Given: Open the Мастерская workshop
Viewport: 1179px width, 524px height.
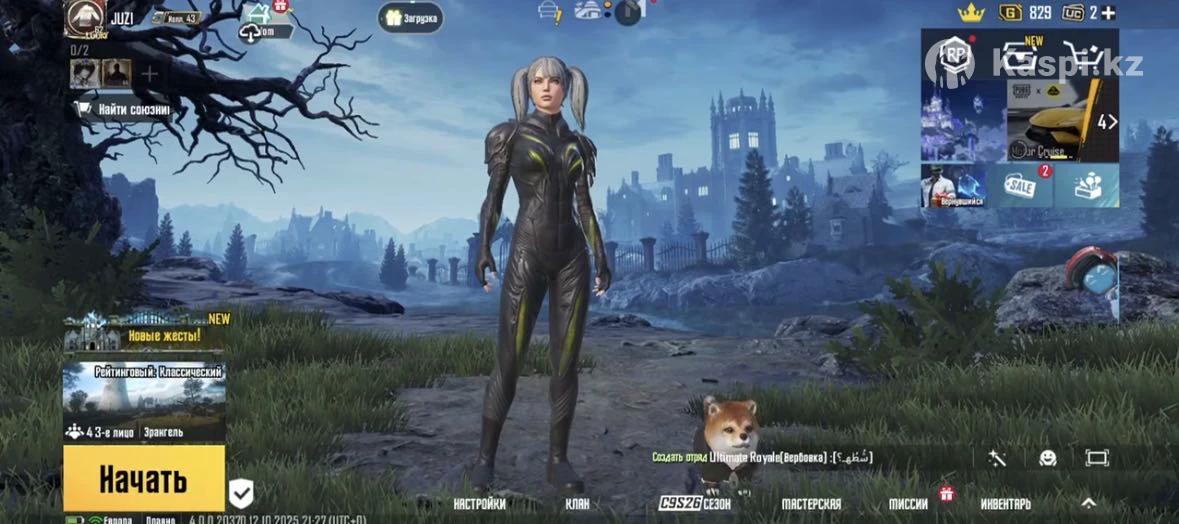Looking at the screenshot, I should pos(811,504).
